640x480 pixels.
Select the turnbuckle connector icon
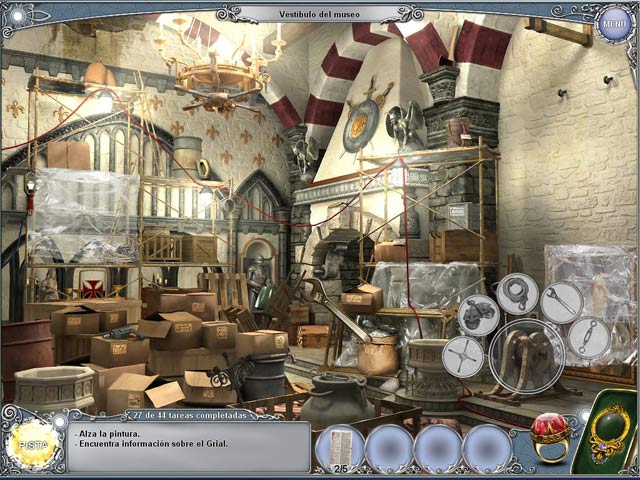coord(588,338)
